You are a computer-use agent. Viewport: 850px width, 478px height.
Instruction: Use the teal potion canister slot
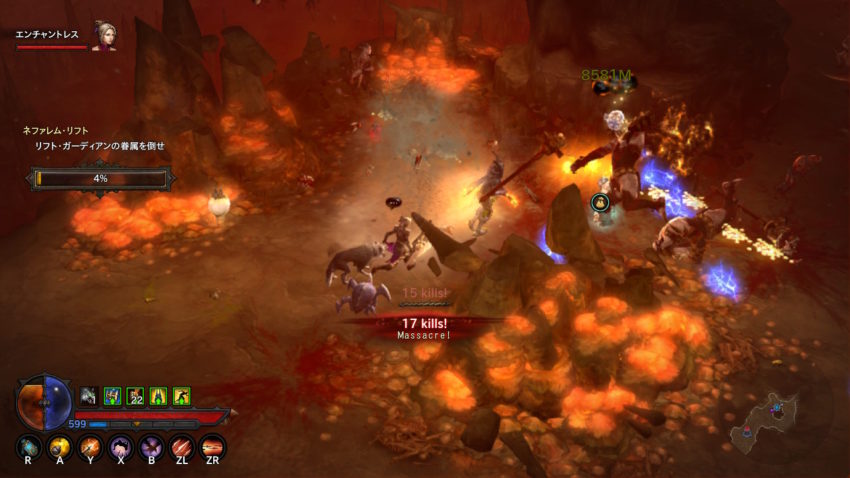pyautogui.click(x=30, y=446)
